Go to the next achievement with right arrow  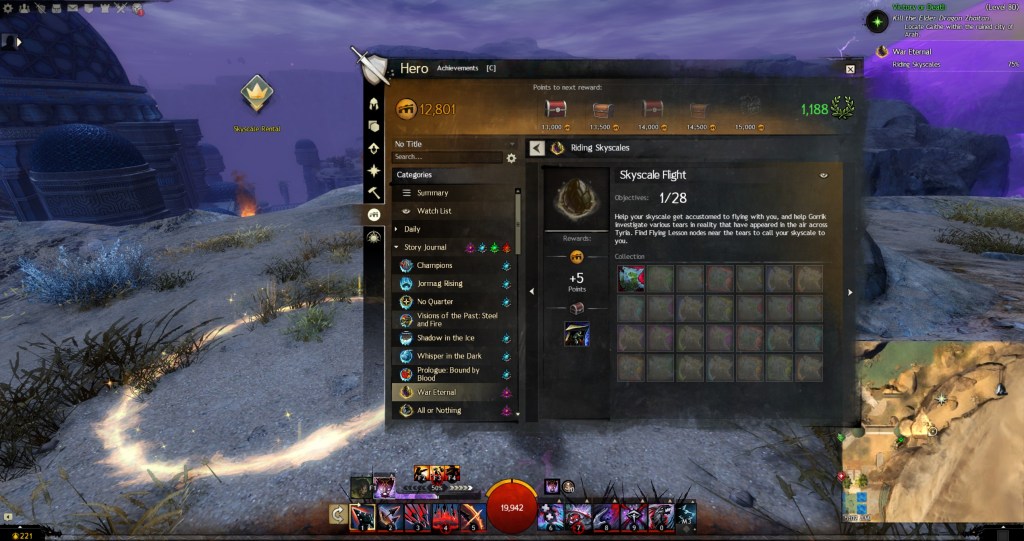coord(850,292)
